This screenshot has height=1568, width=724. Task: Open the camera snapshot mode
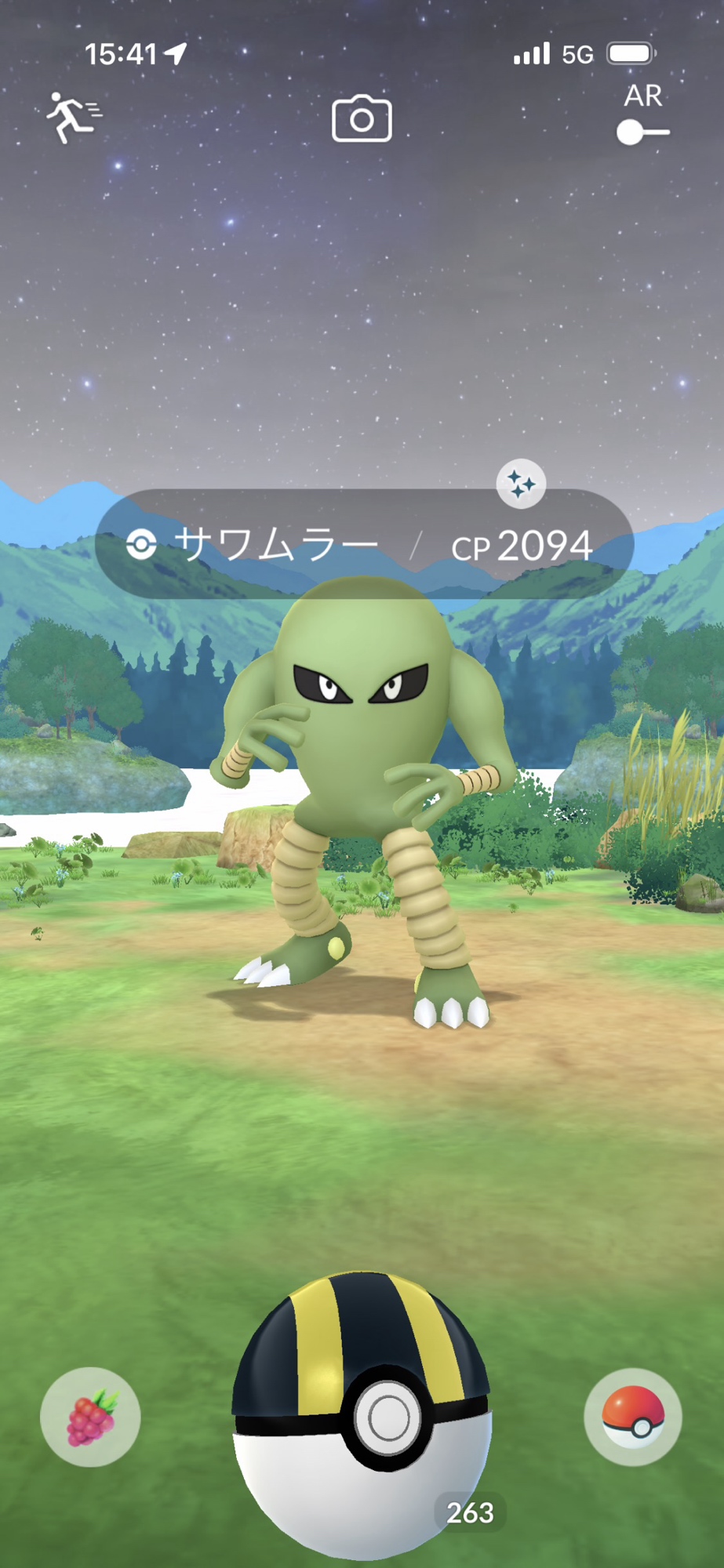[362, 119]
